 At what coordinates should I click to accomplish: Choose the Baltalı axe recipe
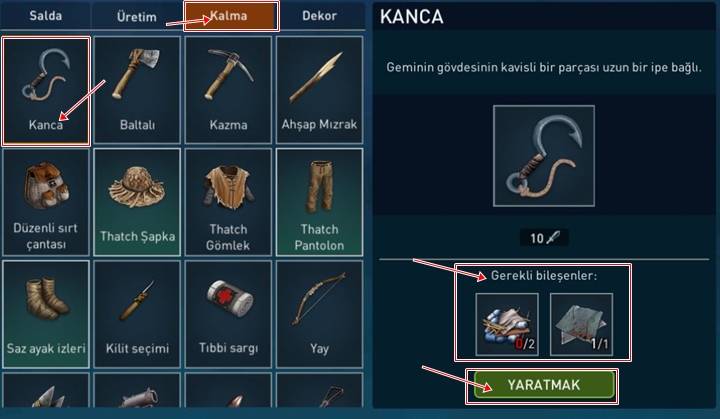pyautogui.click(x=137, y=91)
